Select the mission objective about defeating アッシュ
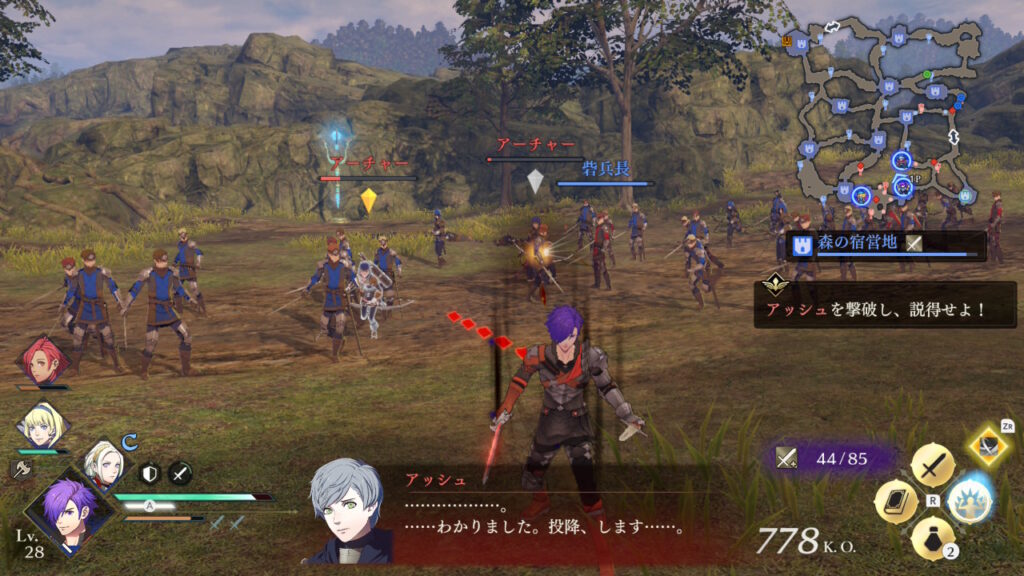This screenshot has height=576, width=1024. point(885,309)
